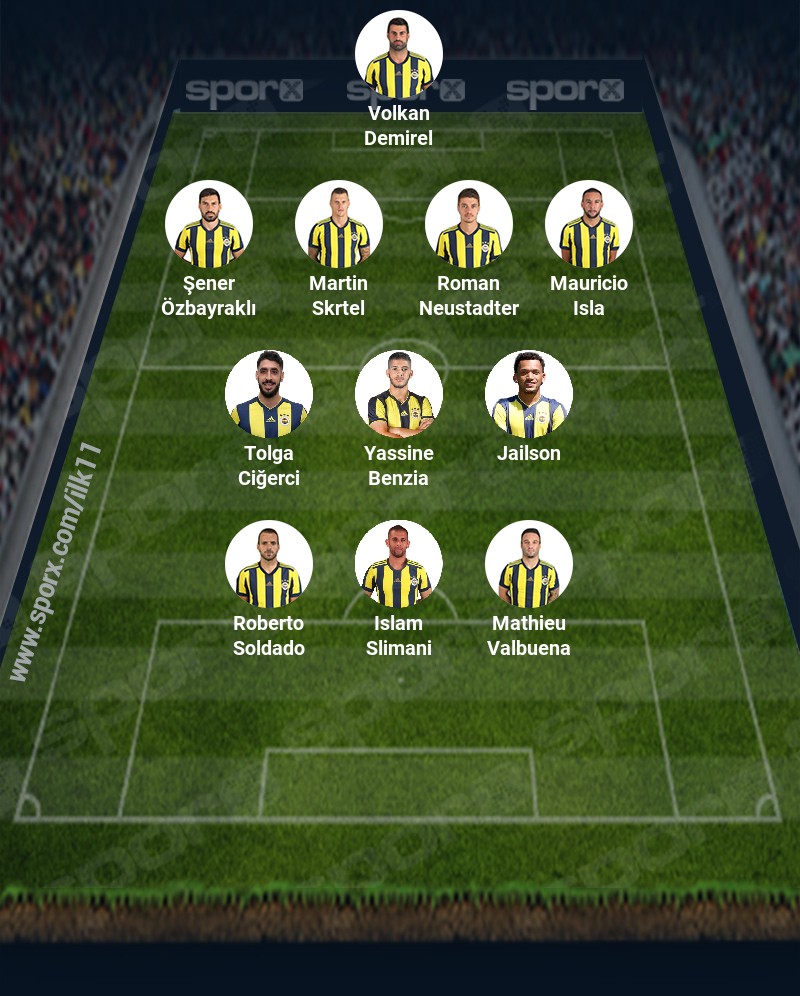800x996 pixels.
Task: Select Mauricio Isla's portrait
Action: pos(589,225)
